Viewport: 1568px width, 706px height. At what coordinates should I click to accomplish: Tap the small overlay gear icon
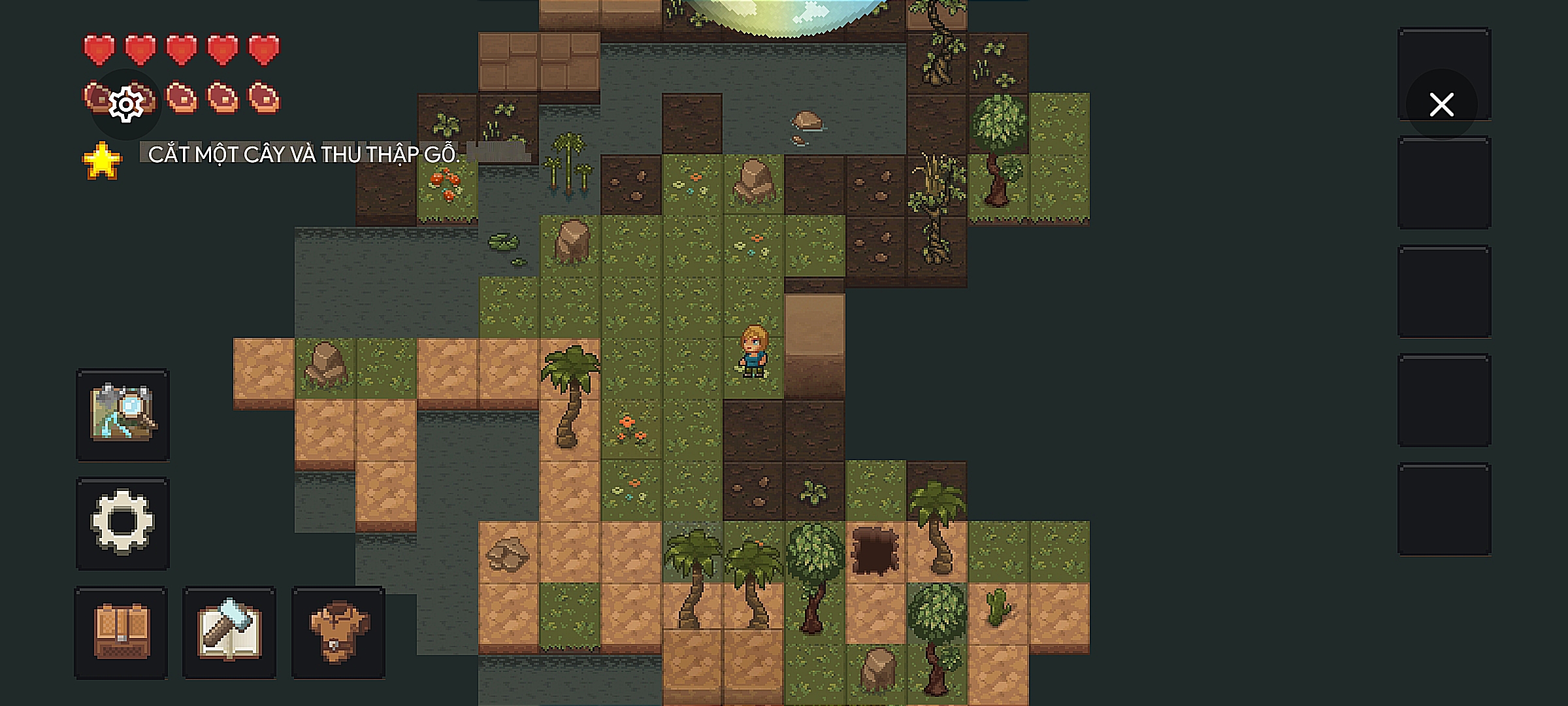pos(126,105)
